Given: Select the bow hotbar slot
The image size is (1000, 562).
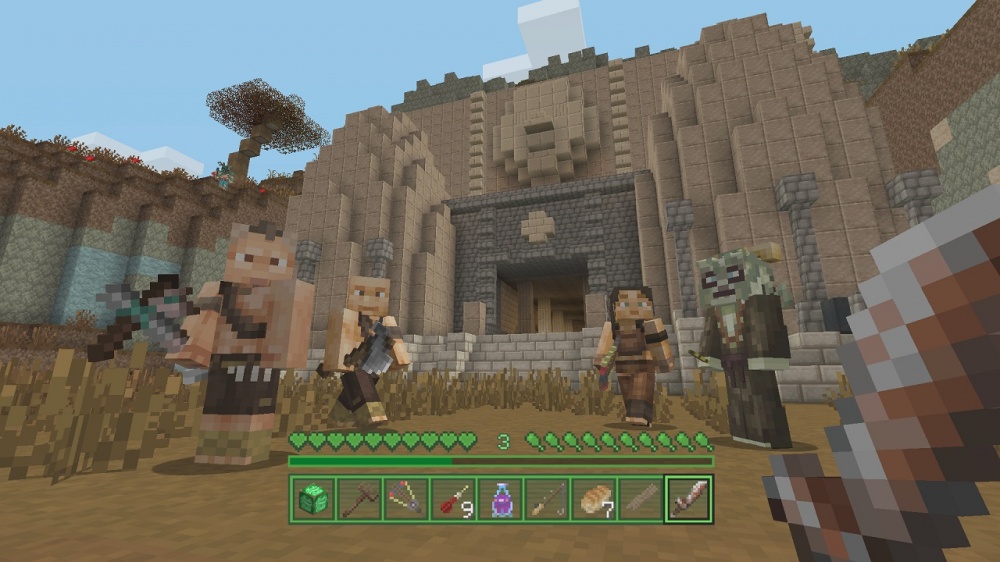Looking at the screenshot, I should click(407, 499).
